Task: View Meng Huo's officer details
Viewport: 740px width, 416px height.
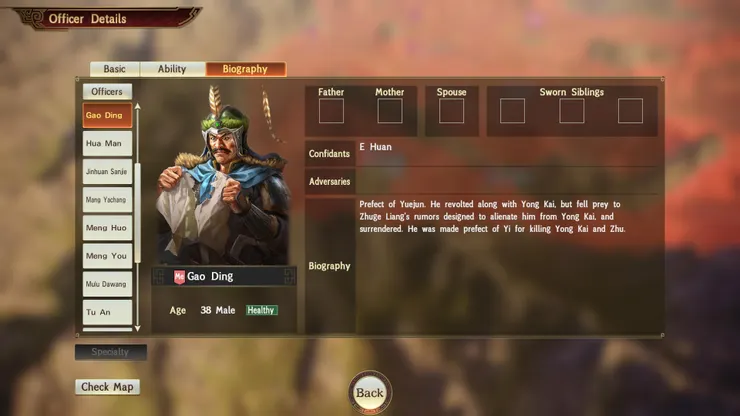Action: click(107, 228)
